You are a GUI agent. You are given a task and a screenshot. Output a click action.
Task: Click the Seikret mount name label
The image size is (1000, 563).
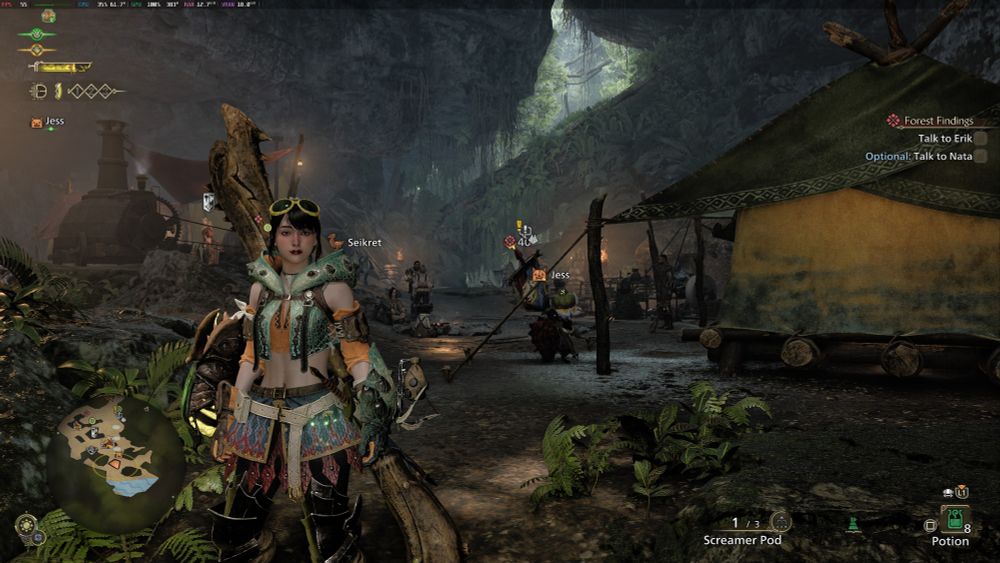pos(364,242)
